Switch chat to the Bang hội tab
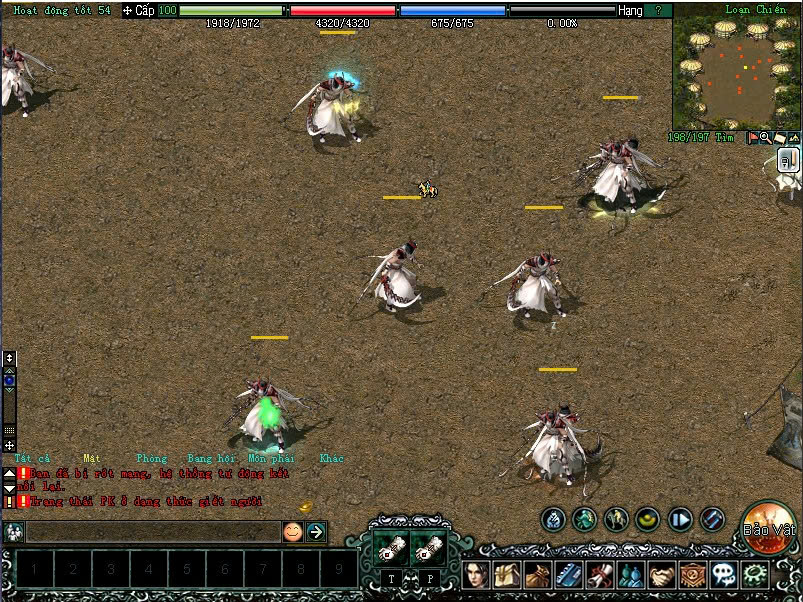 211,458
